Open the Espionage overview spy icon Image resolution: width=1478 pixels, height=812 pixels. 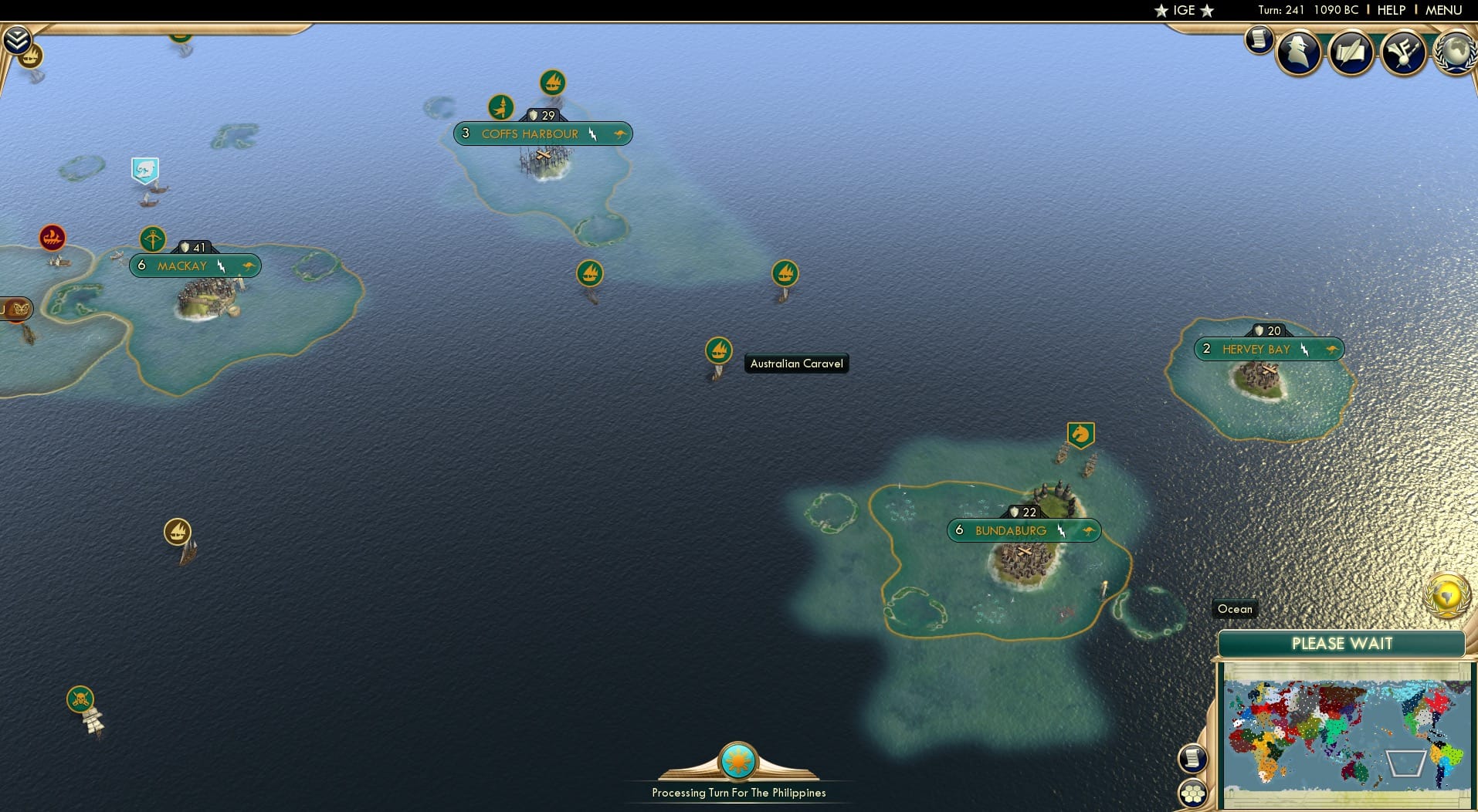pos(1299,52)
